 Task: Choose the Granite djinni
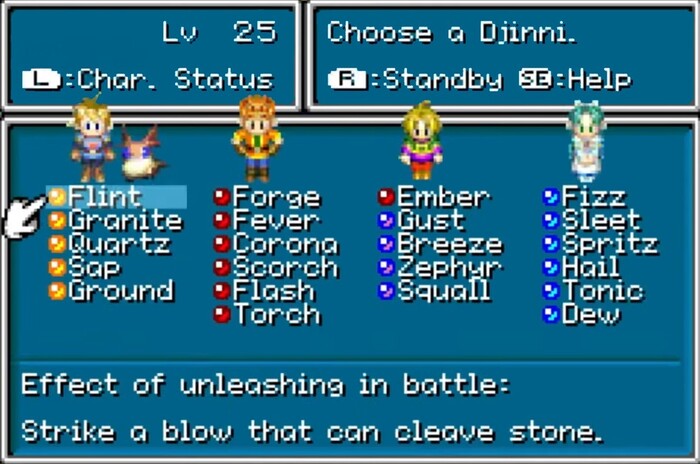124,221
